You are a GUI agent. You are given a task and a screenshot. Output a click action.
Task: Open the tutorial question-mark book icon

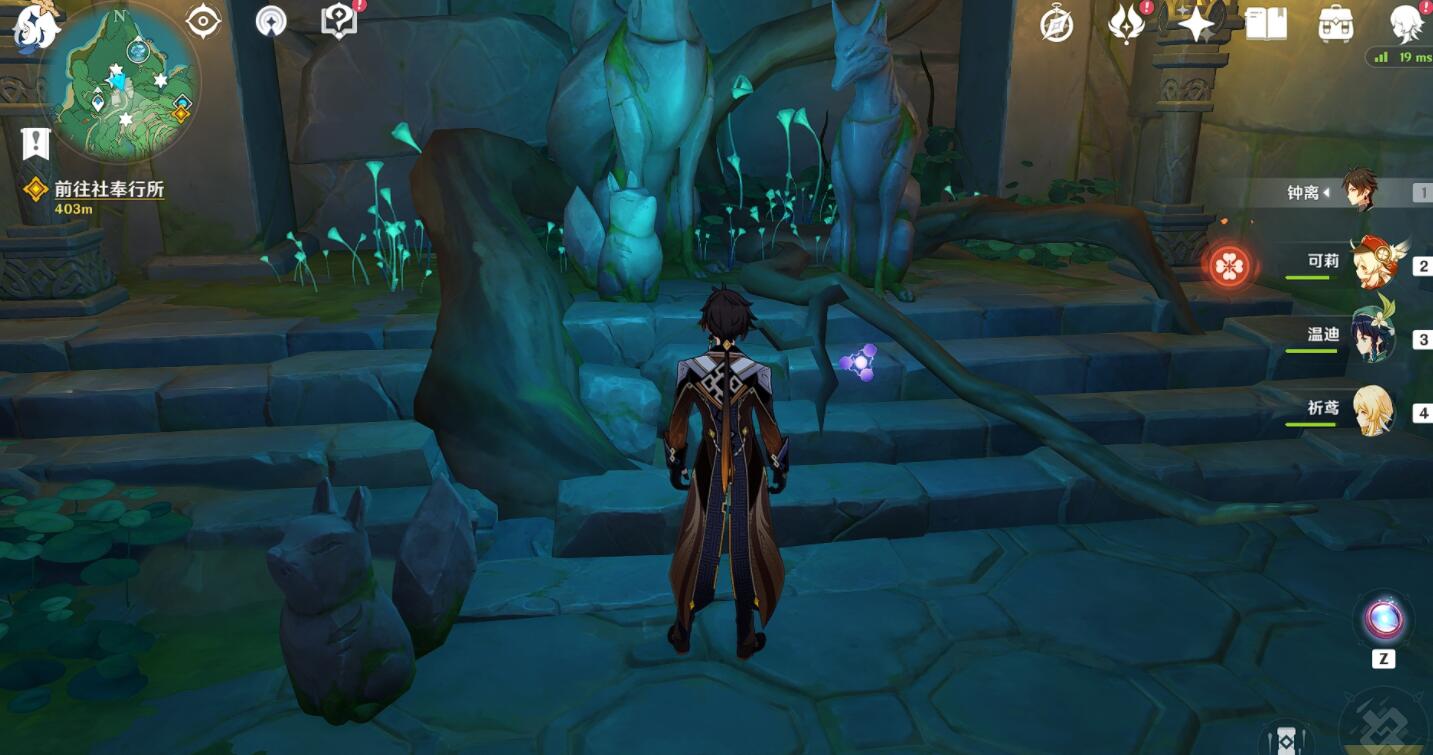(339, 21)
